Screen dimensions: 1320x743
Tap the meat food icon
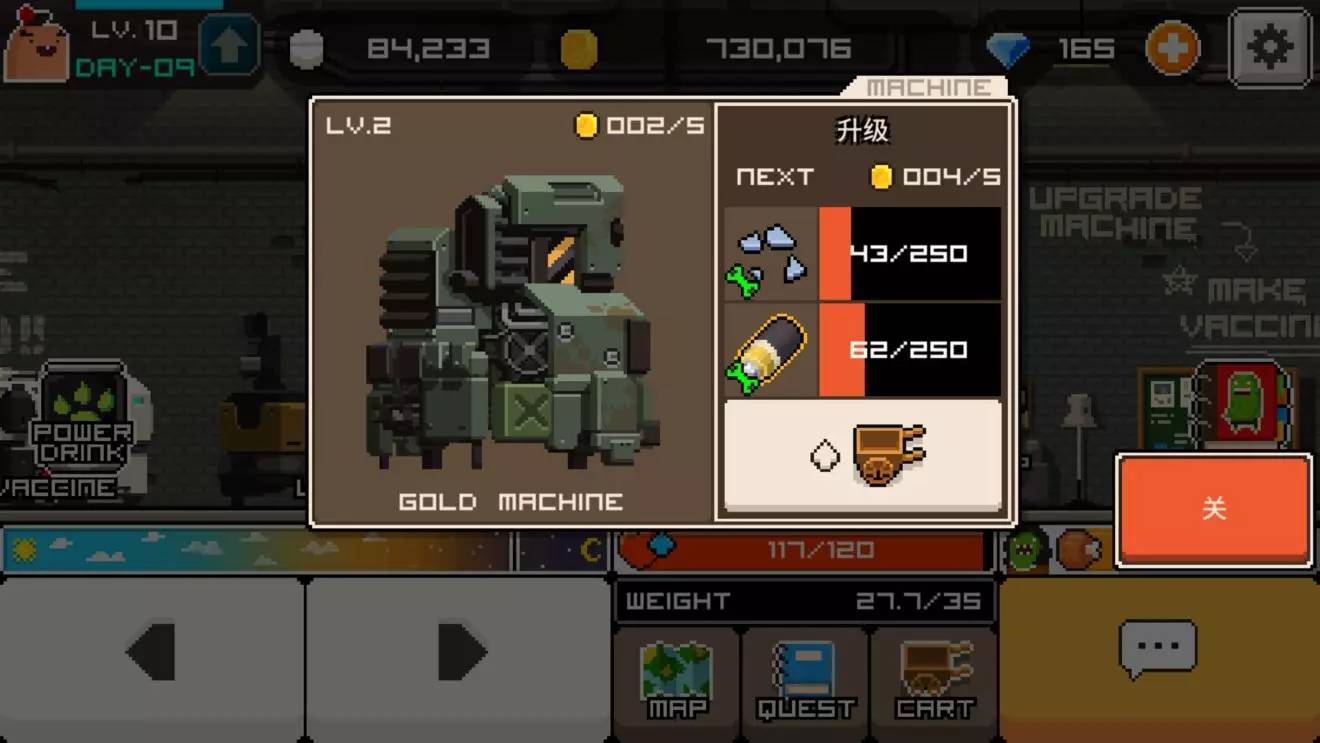coord(1078,549)
